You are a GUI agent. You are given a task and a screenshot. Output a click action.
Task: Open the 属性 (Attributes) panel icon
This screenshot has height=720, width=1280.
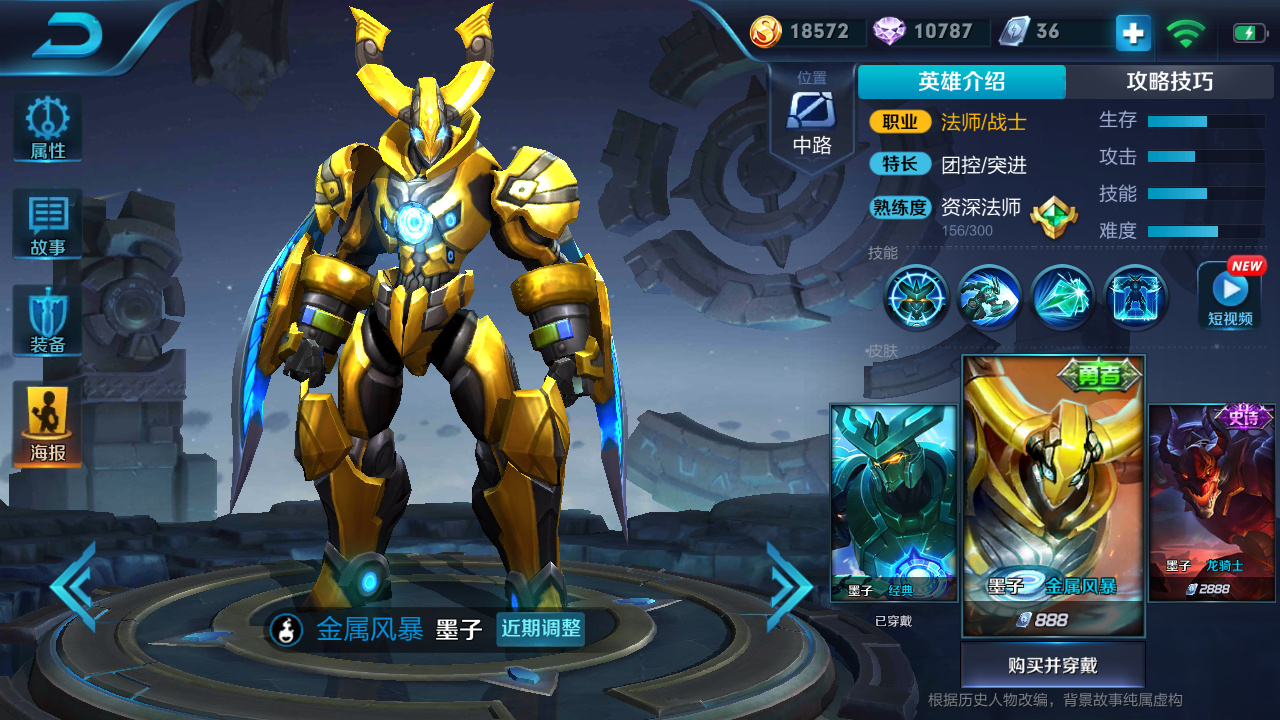click(x=46, y=125)
